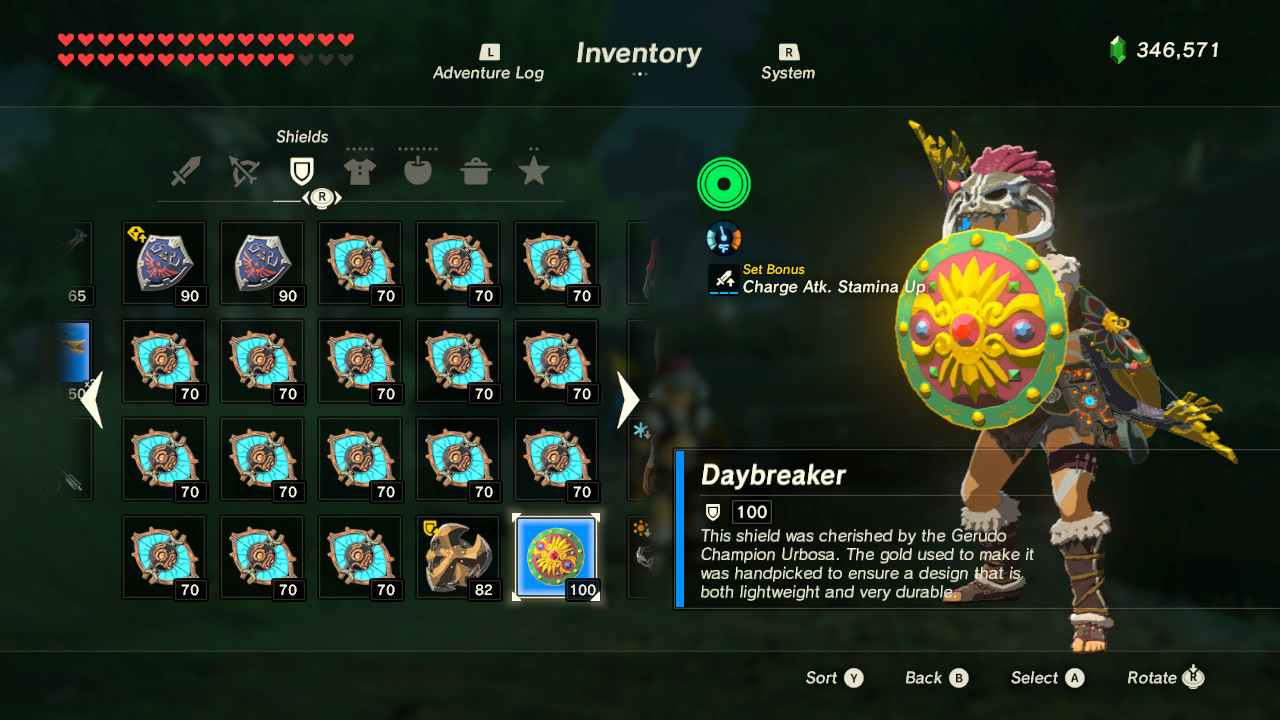
Task: Open the cooking pot food category
Action: coord(476,169)
